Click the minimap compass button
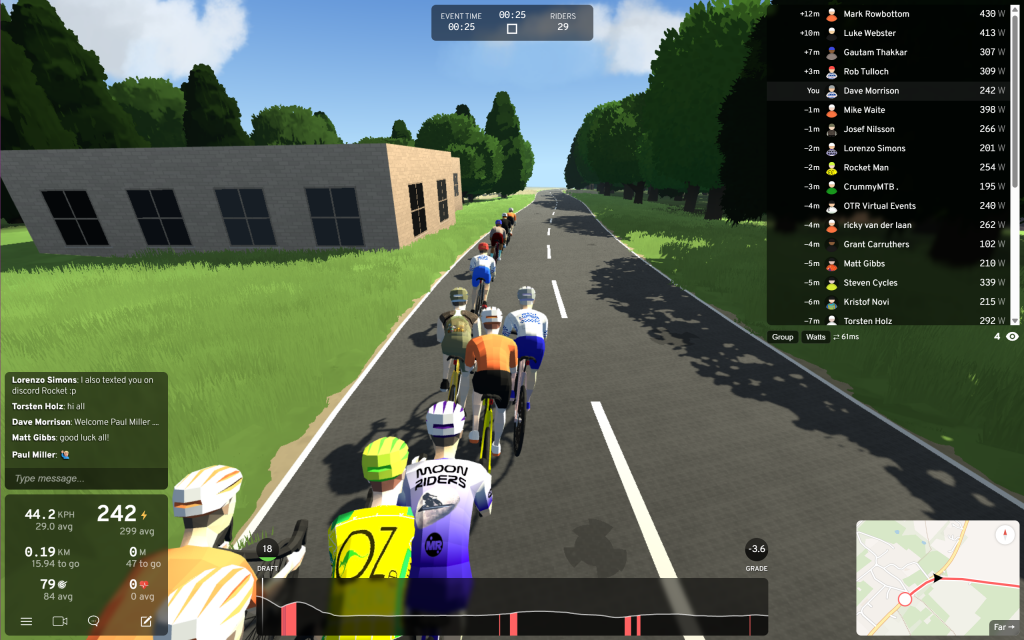The image size is (1024, 640). pos(1005,536)
